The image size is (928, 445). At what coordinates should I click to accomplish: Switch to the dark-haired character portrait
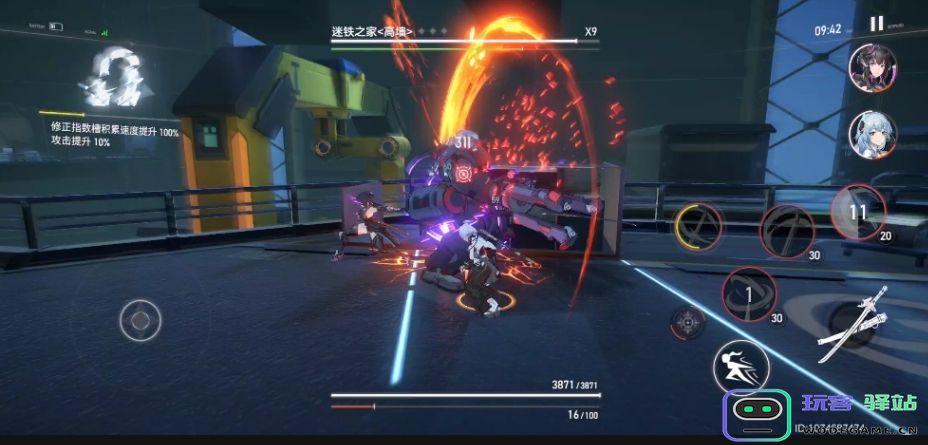[872, 69]
